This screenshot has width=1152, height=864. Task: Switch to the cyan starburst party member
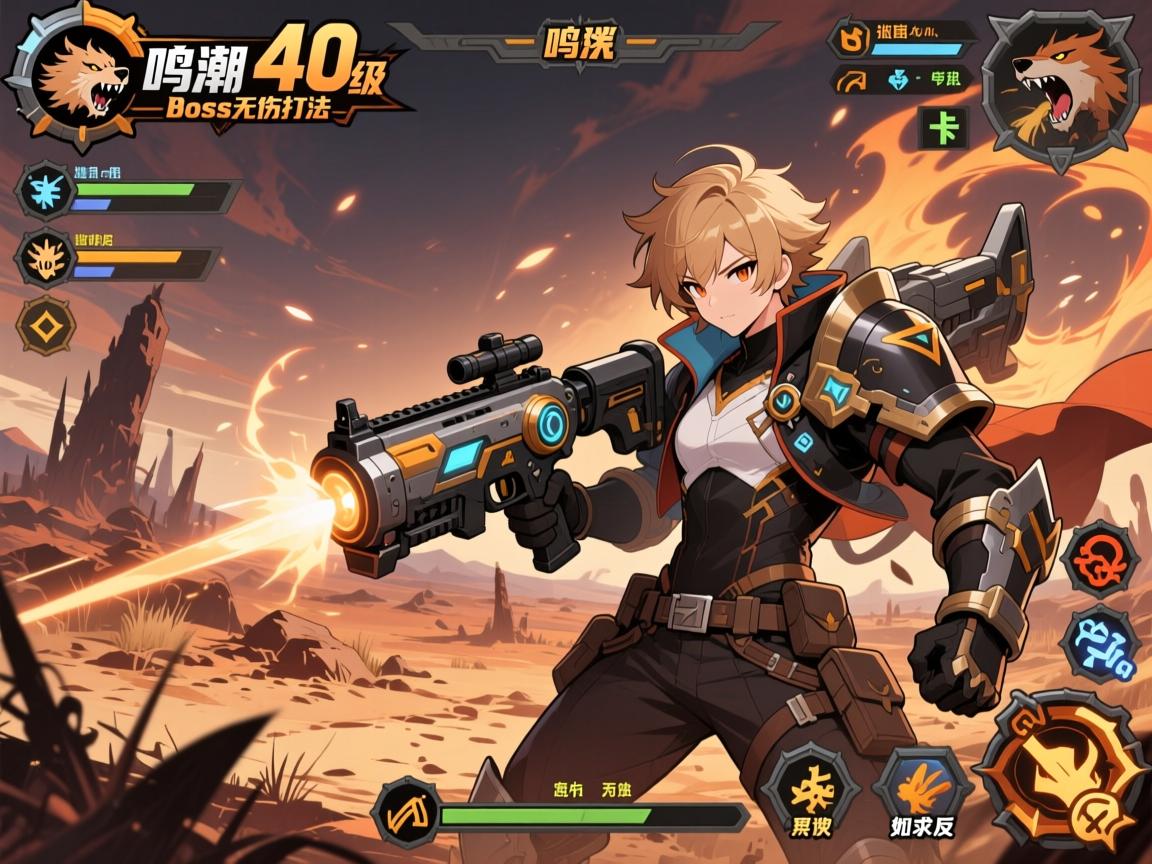[x=46, y=188]
